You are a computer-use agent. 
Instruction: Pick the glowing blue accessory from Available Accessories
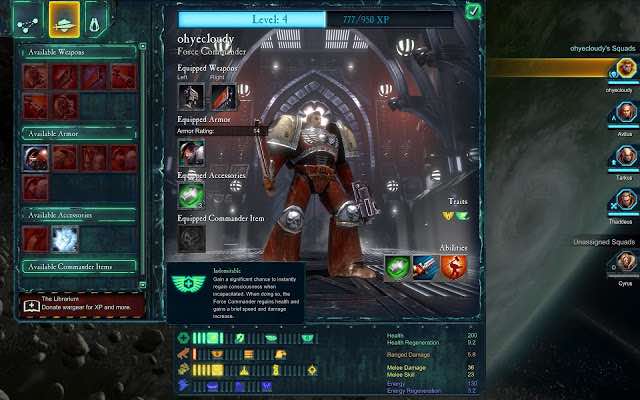tap(66, 238)
